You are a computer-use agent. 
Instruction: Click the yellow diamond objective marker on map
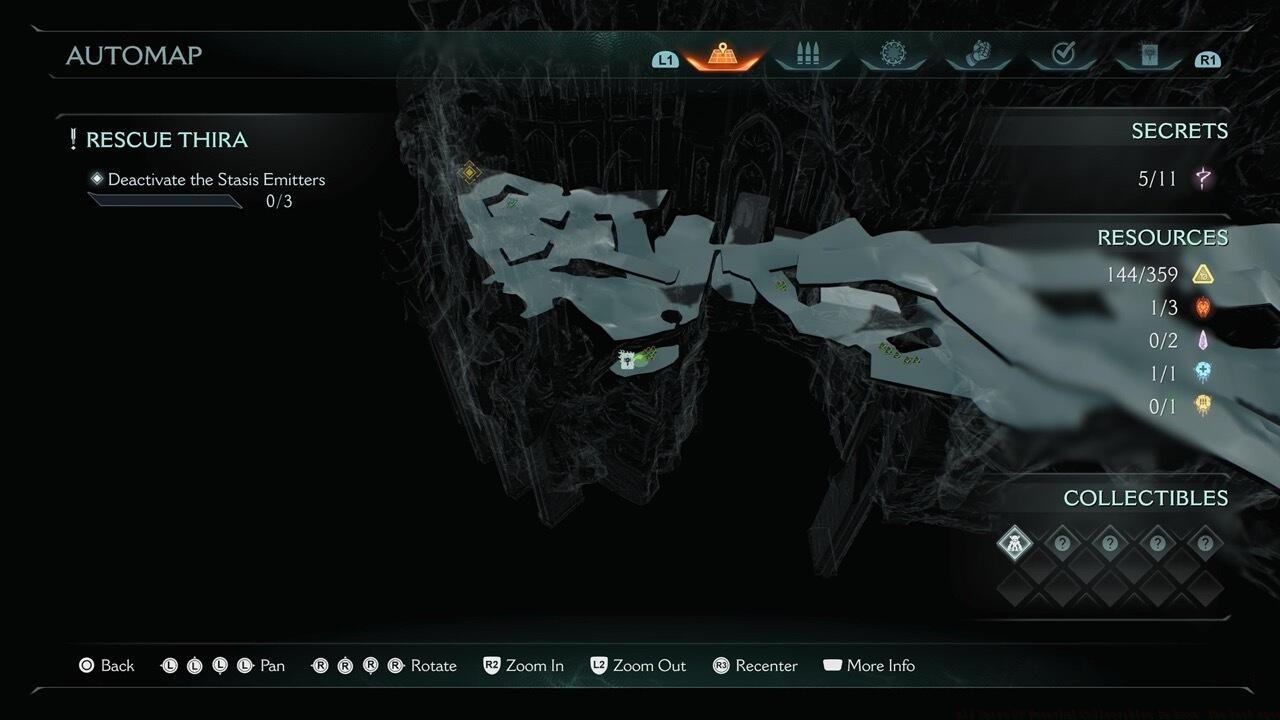coord(469,173)
